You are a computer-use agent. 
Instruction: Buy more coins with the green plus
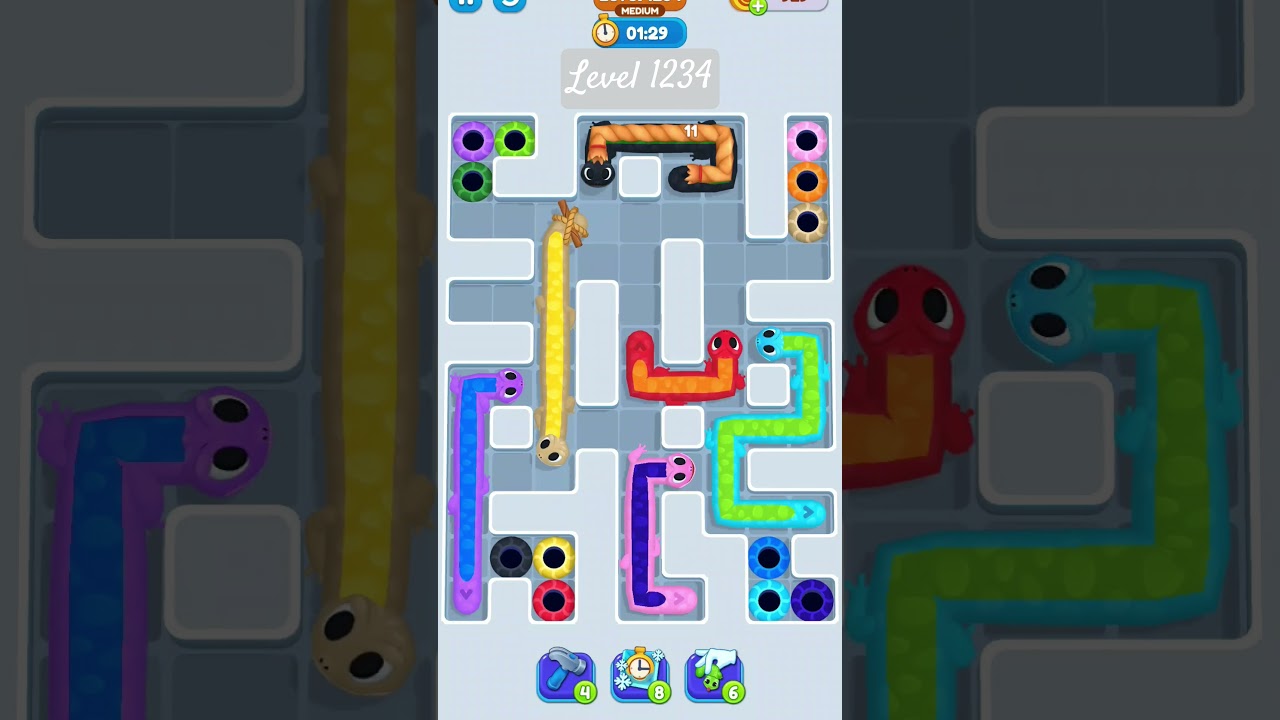(757, 8)
